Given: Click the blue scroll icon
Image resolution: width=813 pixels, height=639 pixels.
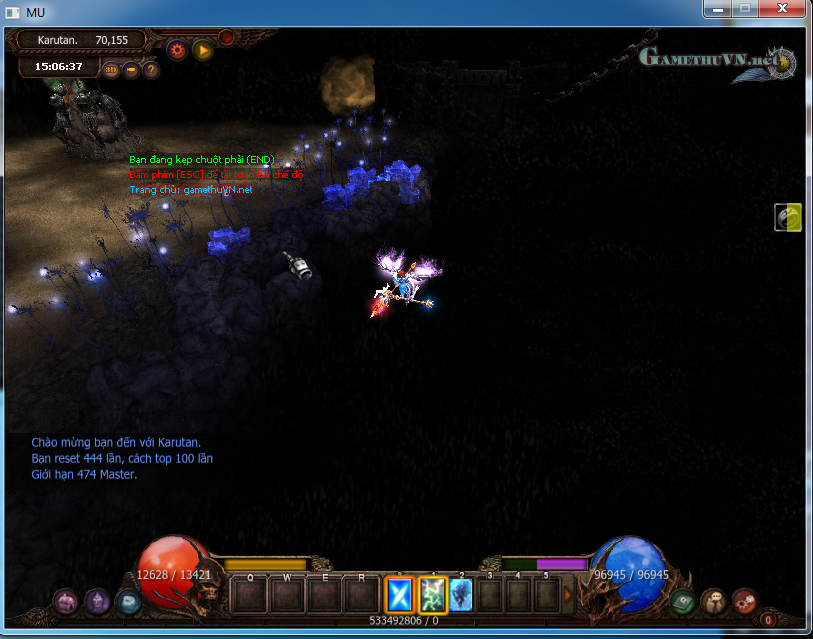Looking at the screenshot, I should 127,602.
